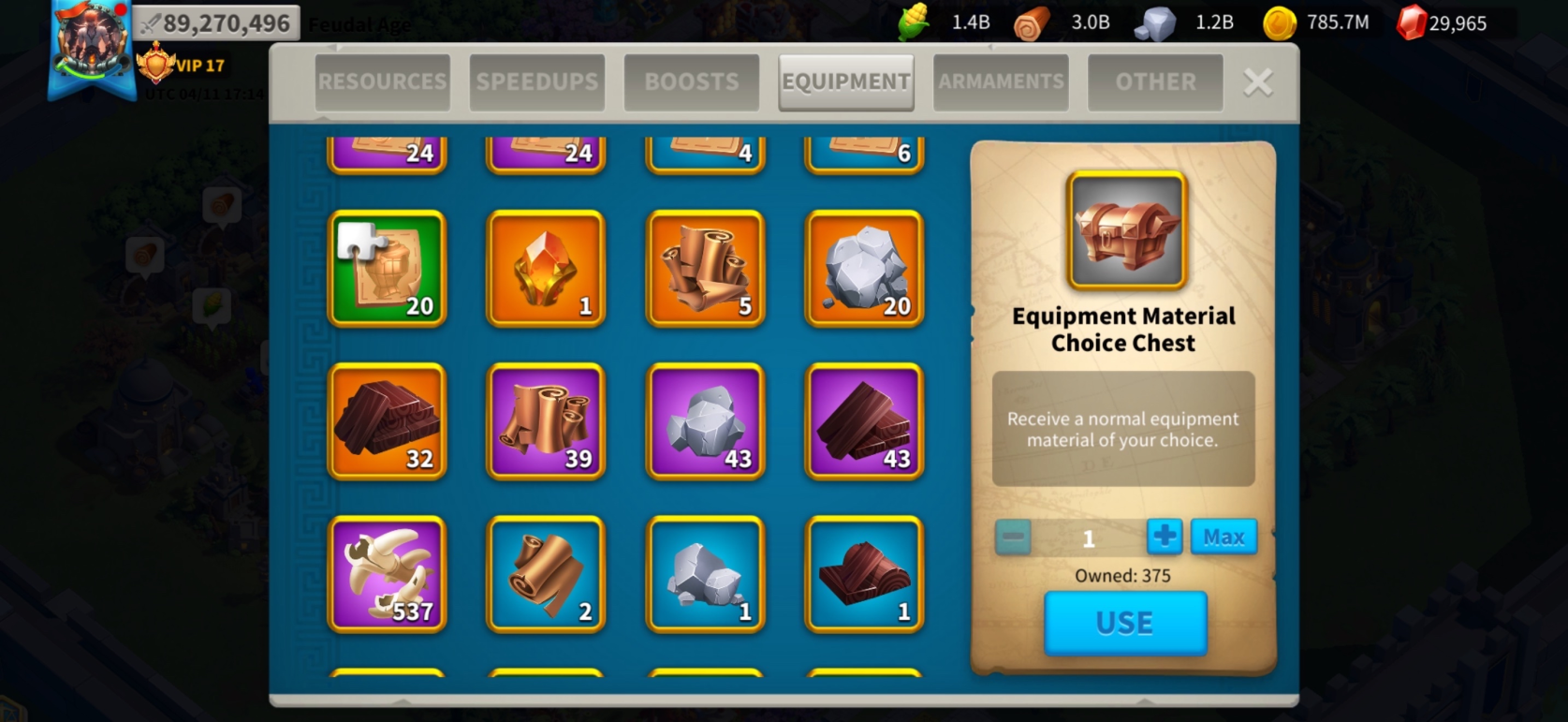1568x722 pixels.
Task: Select the orange leather scrolls with 5
Action: click(x=705, y=269)
